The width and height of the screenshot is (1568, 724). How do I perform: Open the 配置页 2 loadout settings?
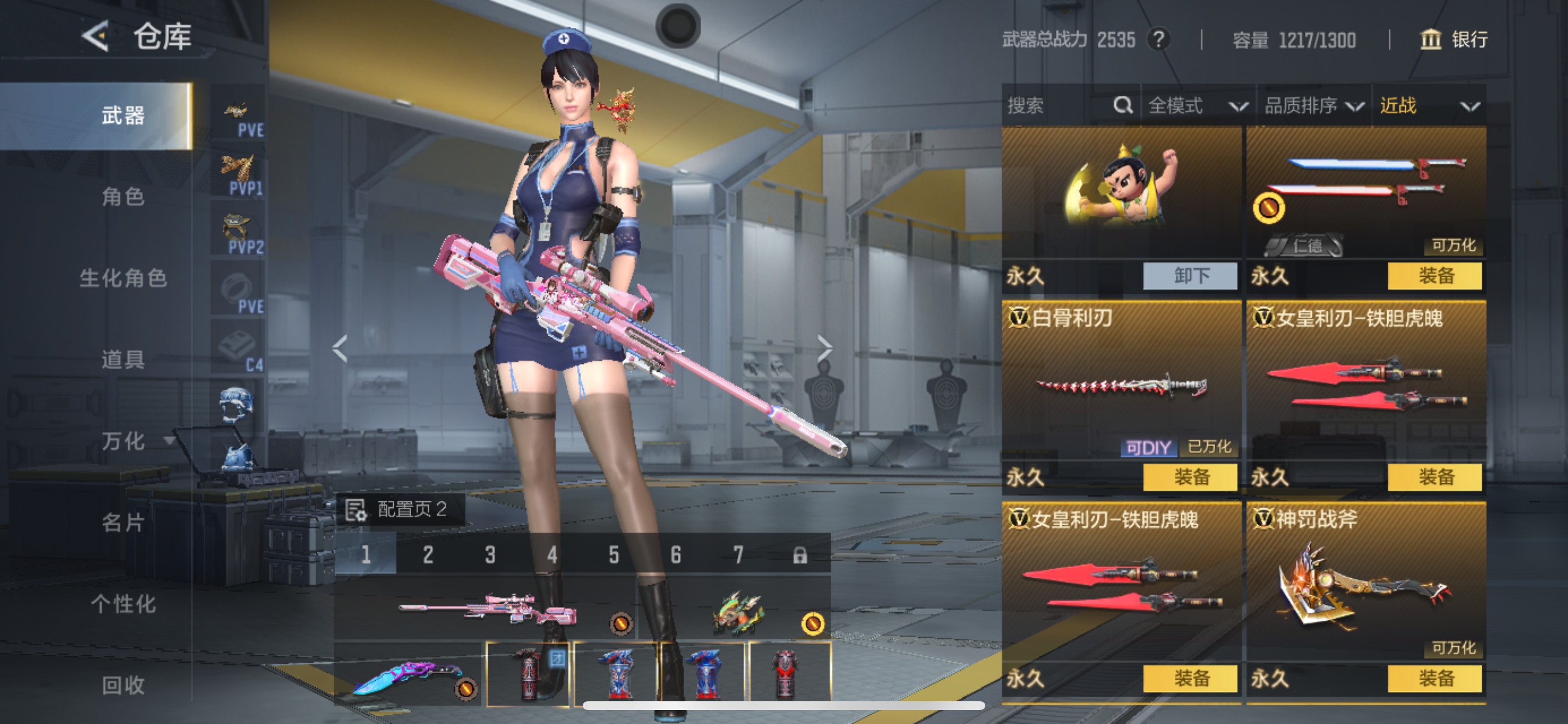point(400,509)
